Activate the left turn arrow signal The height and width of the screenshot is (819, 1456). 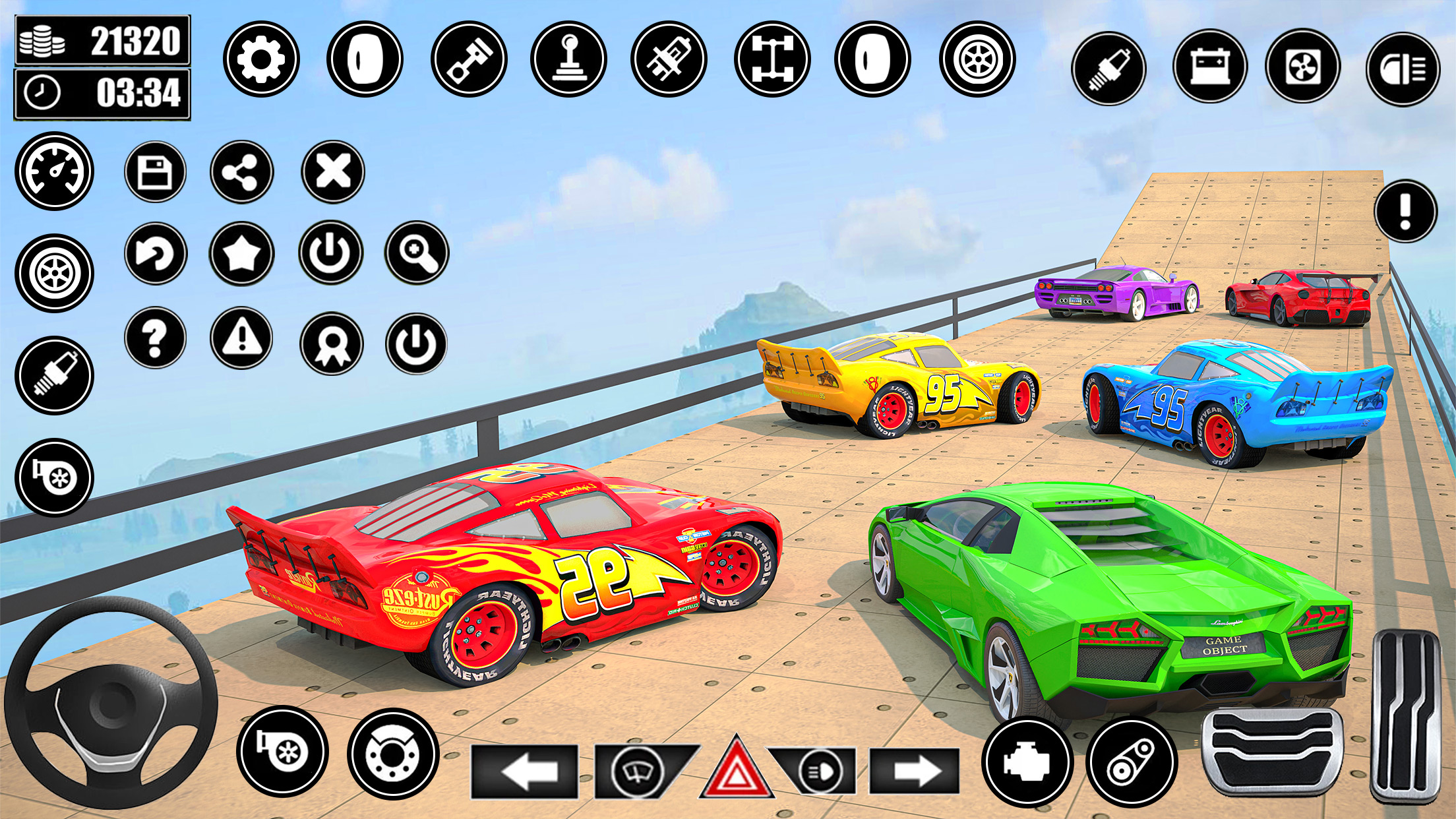[x=525, y=771]
